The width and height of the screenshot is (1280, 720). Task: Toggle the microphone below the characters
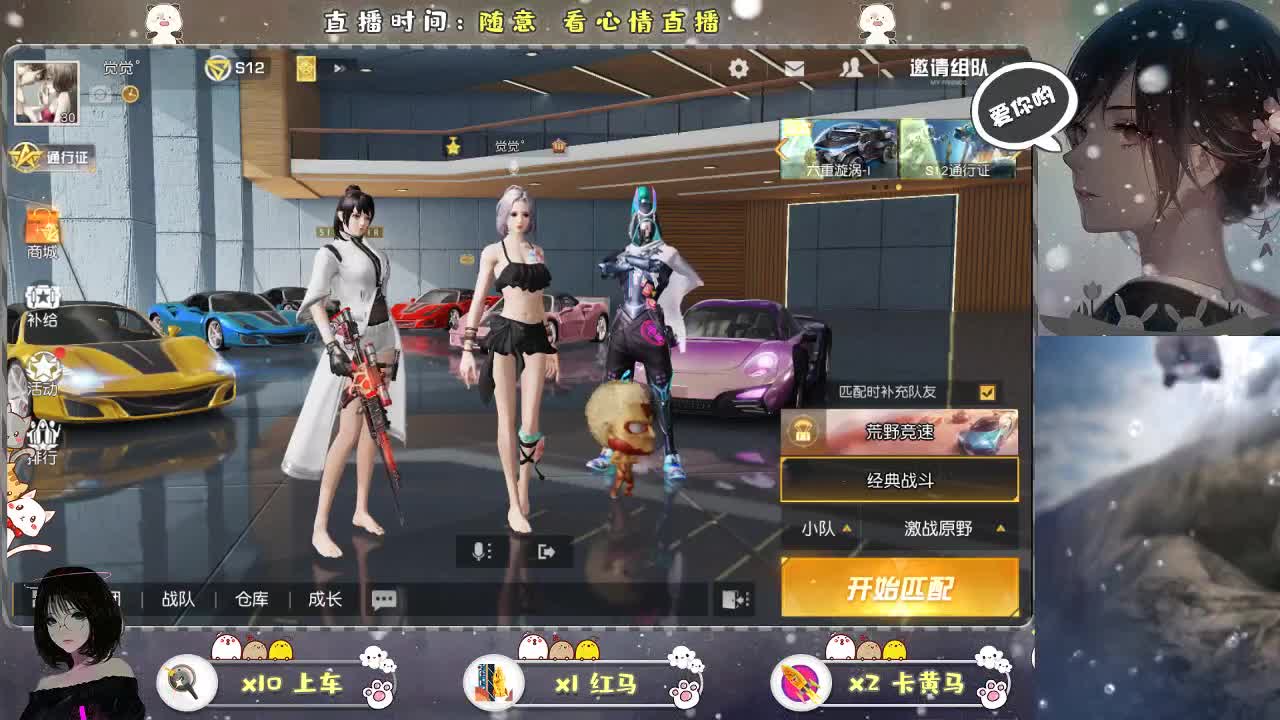(x=481, y=551)
